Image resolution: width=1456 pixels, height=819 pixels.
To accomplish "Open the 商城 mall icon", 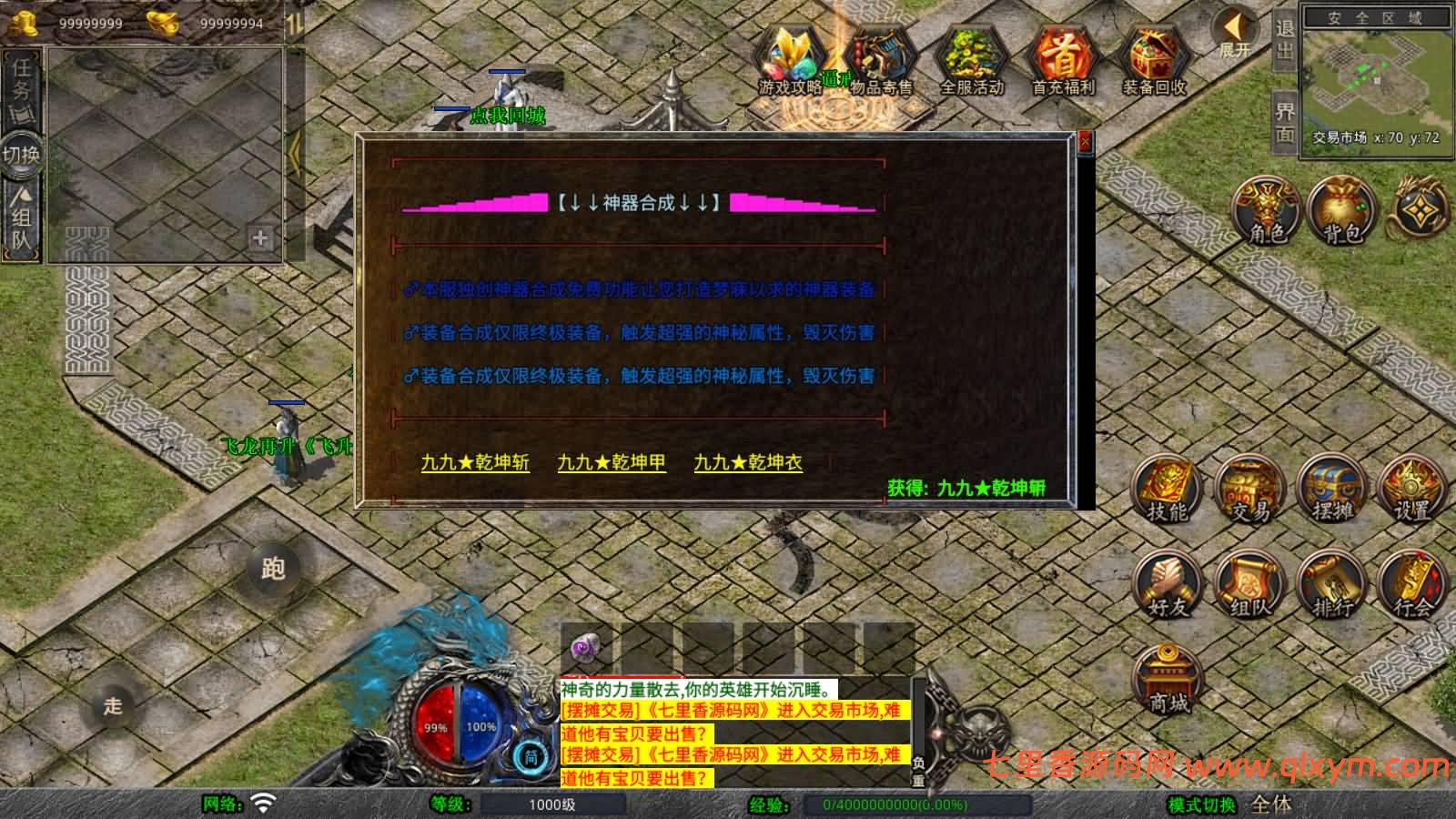I will coord(1168,678).
